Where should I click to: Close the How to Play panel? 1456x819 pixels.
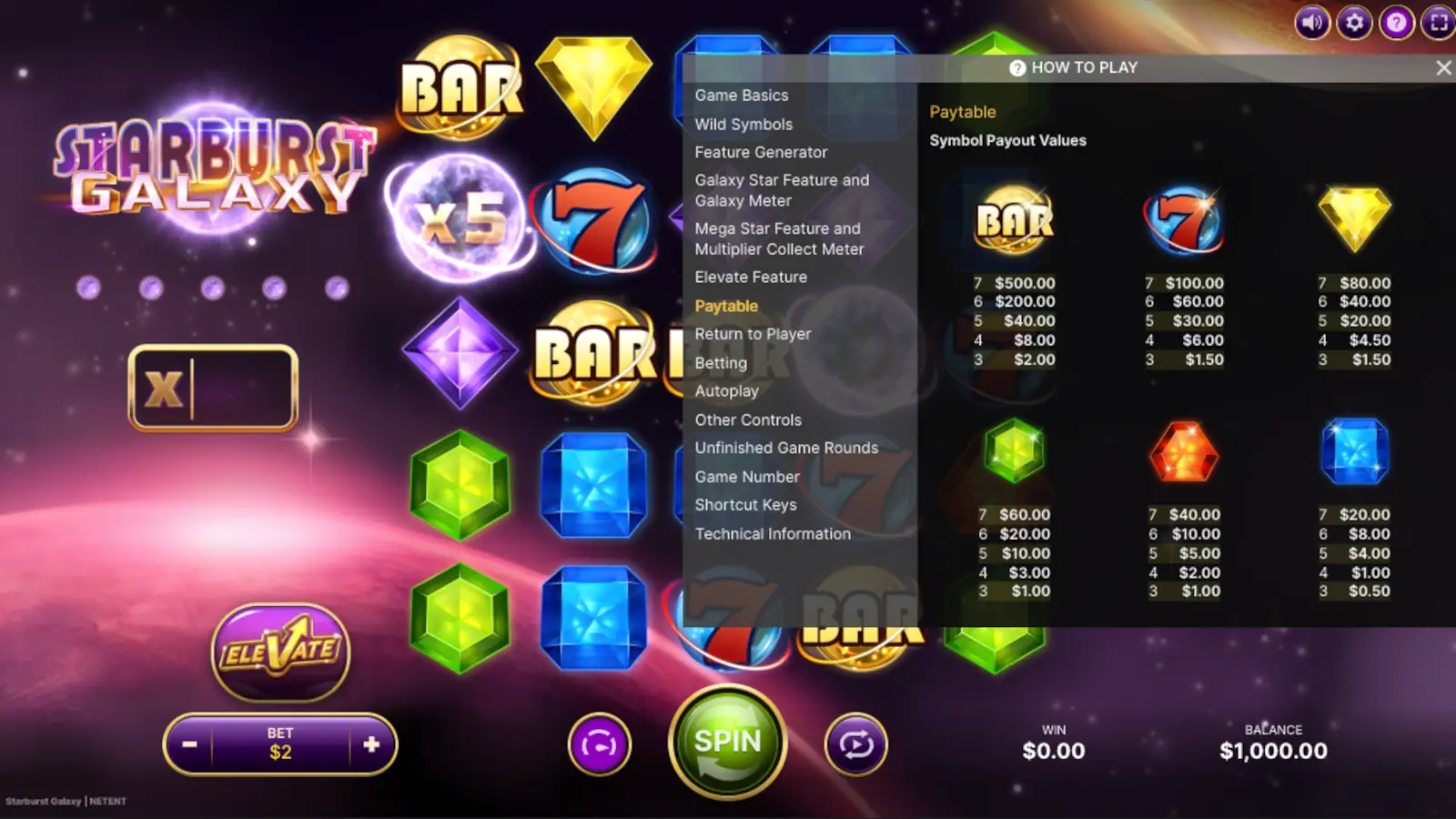[1444, 67]
